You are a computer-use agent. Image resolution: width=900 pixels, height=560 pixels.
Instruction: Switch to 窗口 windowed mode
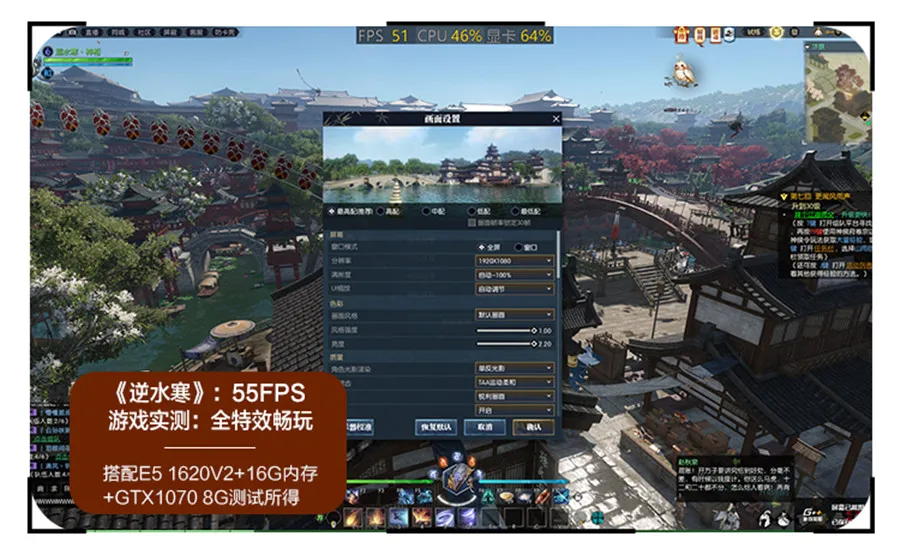point(522,245)
